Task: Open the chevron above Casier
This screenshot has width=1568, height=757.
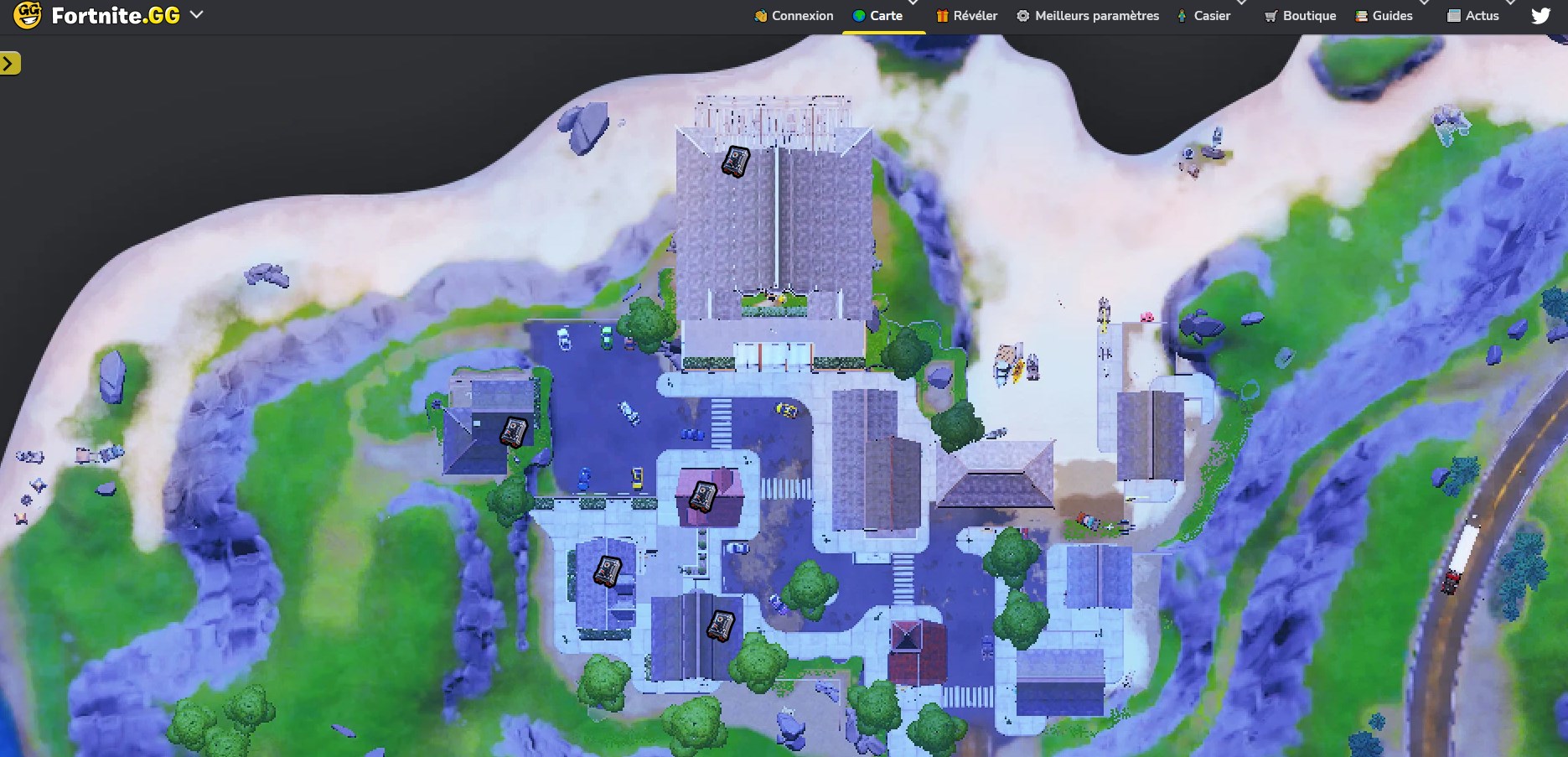Action: [1239, 4]
